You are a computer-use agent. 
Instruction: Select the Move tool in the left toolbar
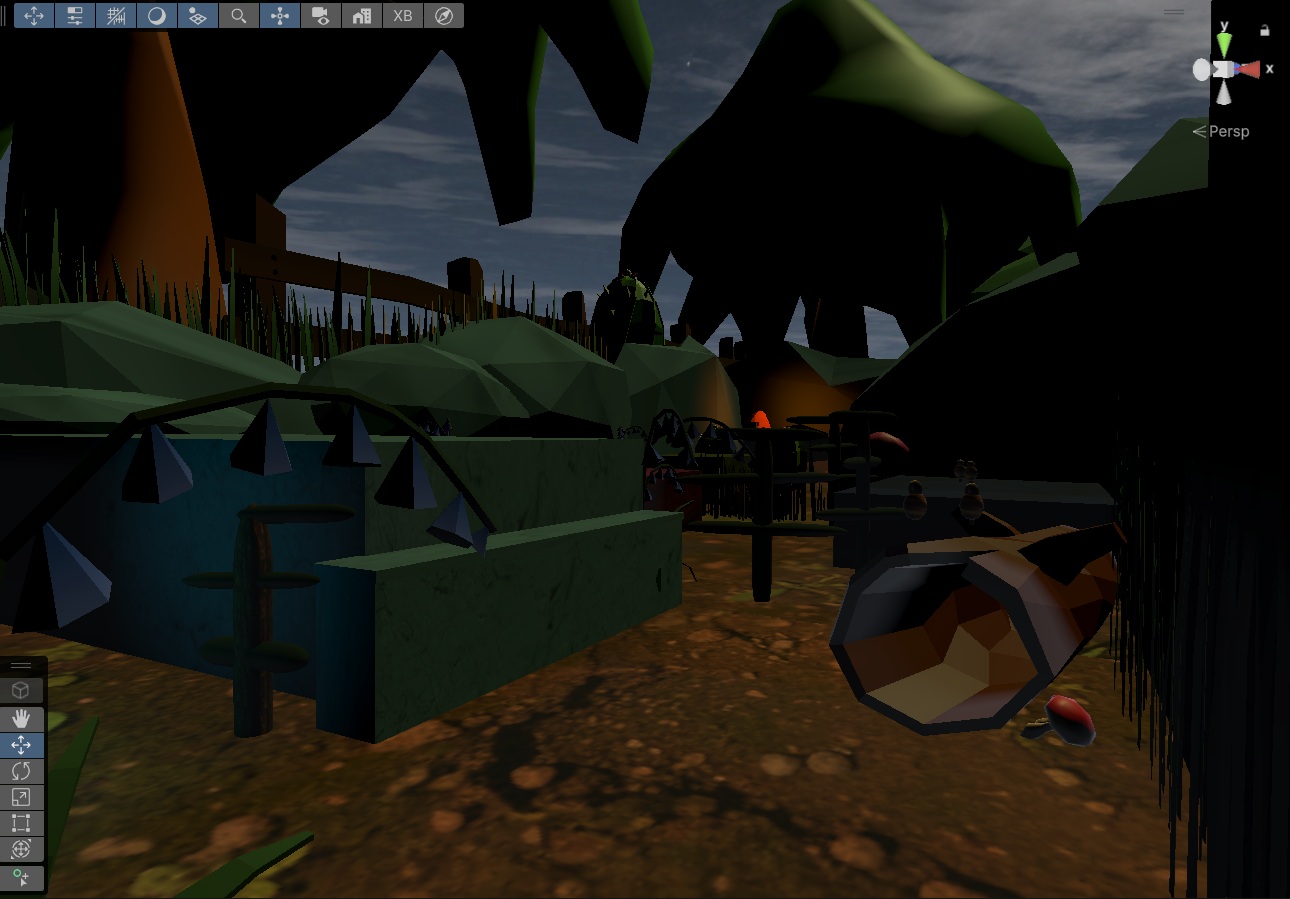(x=20, y=744)
